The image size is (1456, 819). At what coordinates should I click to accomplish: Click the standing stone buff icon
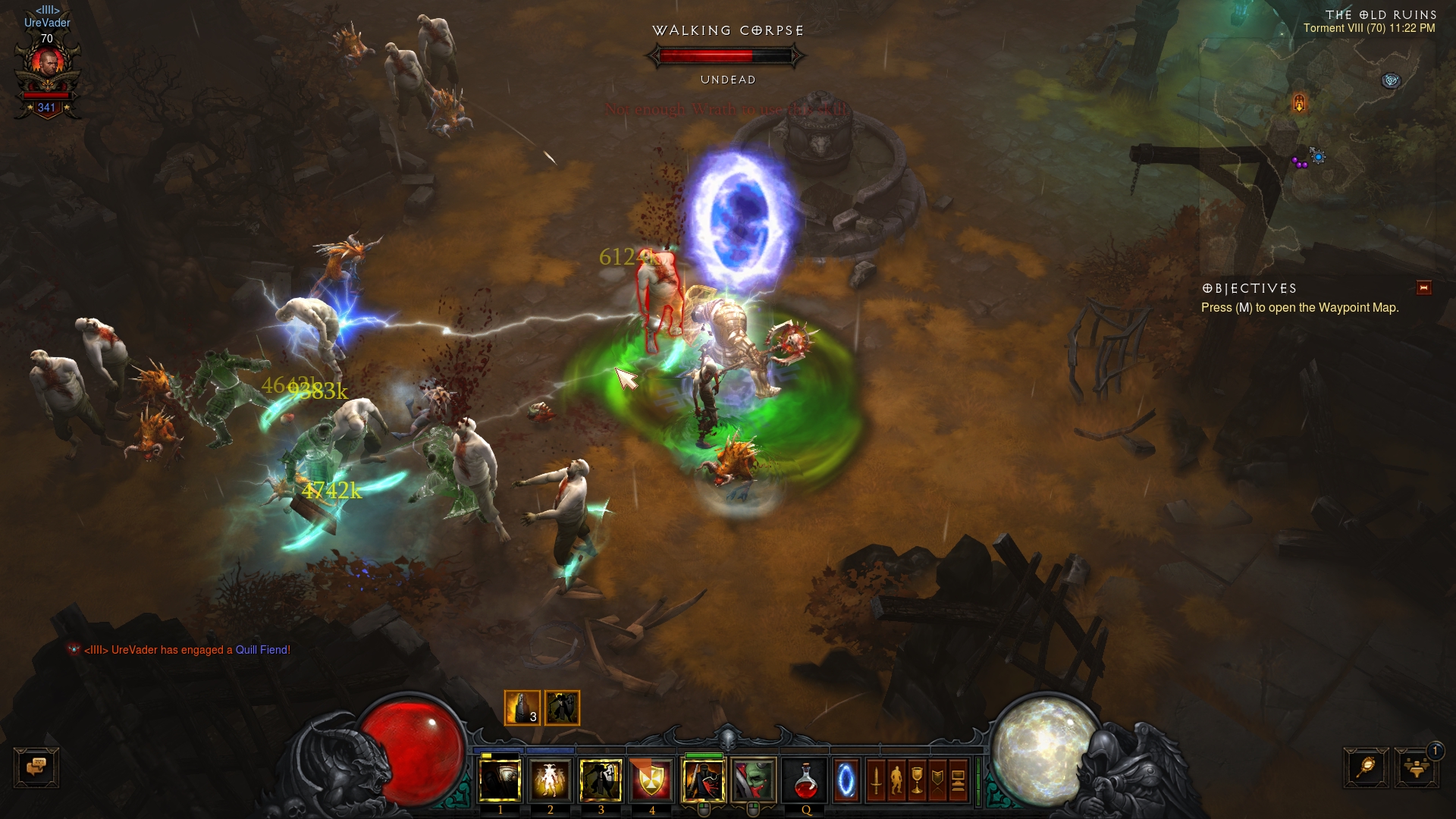(522, 708)
